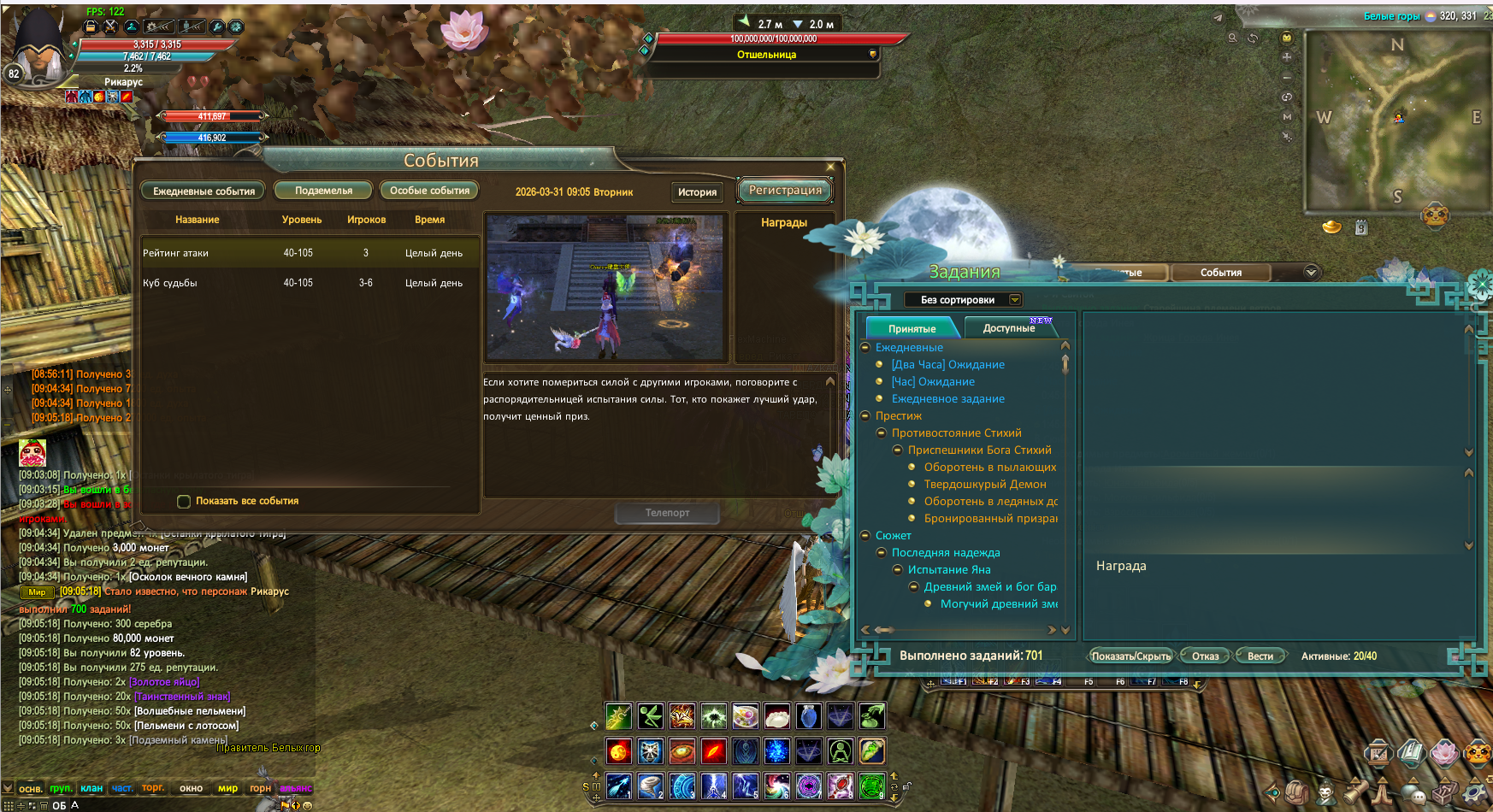The height and width of the screenshot is (812, 1493).
Task: Switch chat to the клан channel
Action: point(91,788)
